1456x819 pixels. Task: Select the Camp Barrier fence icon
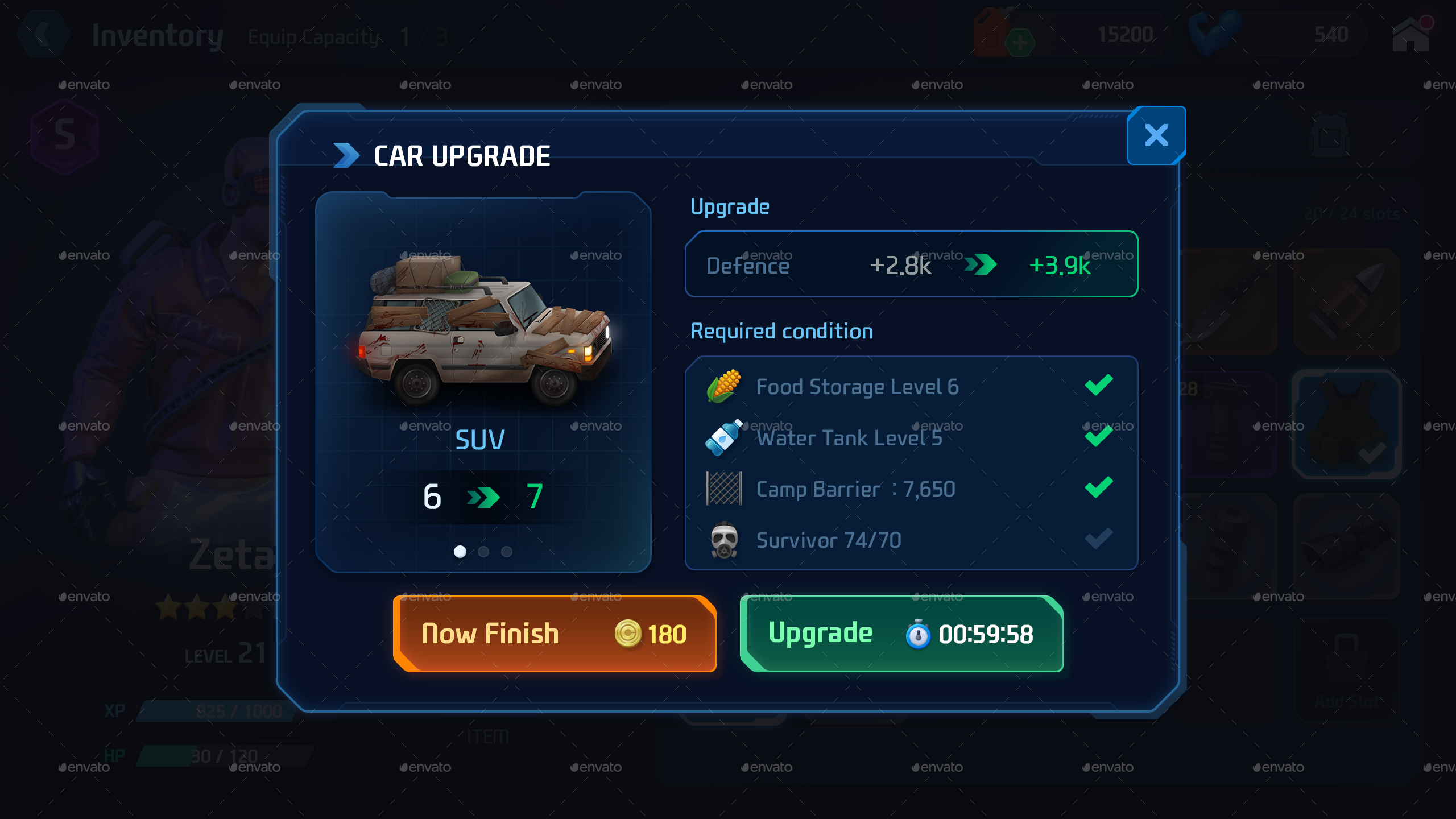[723, 488]
